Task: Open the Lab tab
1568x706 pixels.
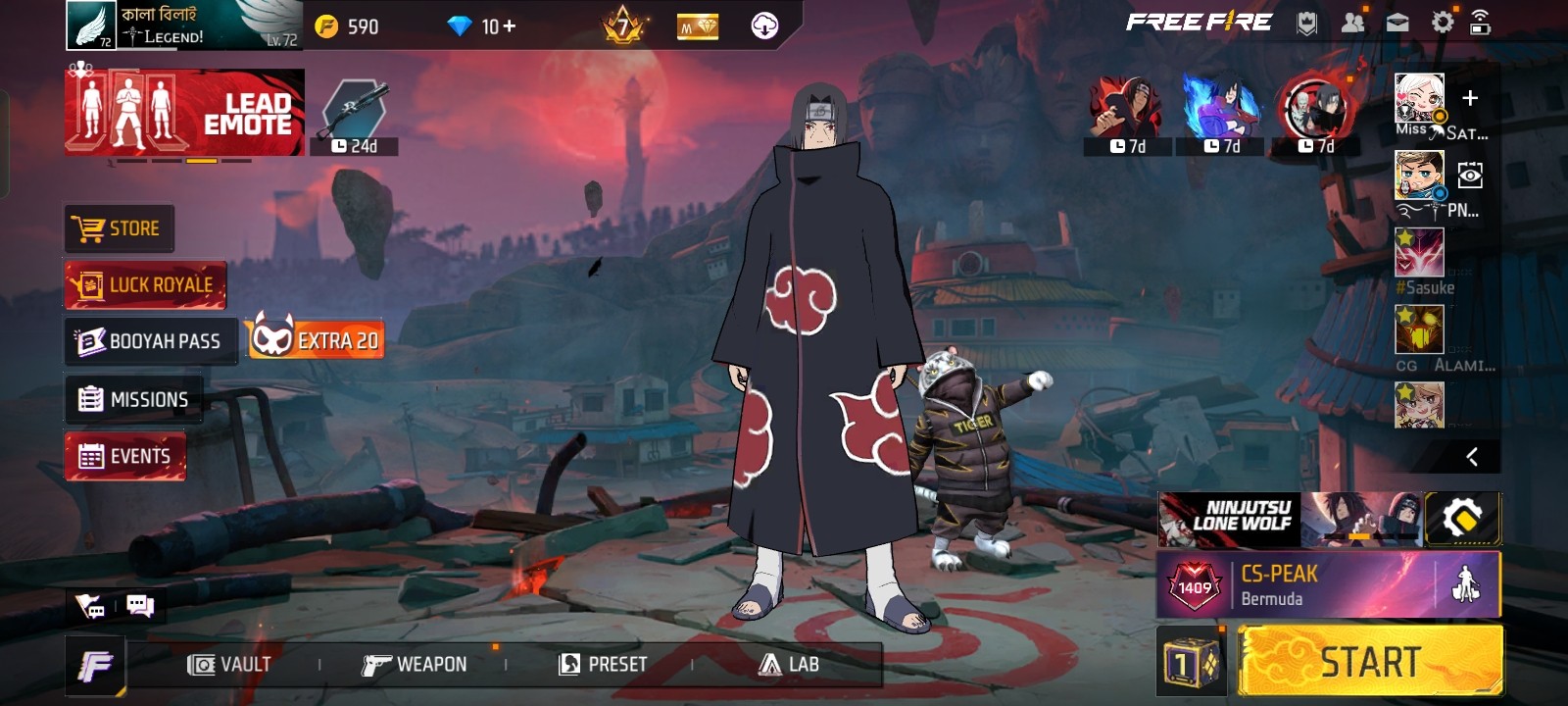Action: 789,665
